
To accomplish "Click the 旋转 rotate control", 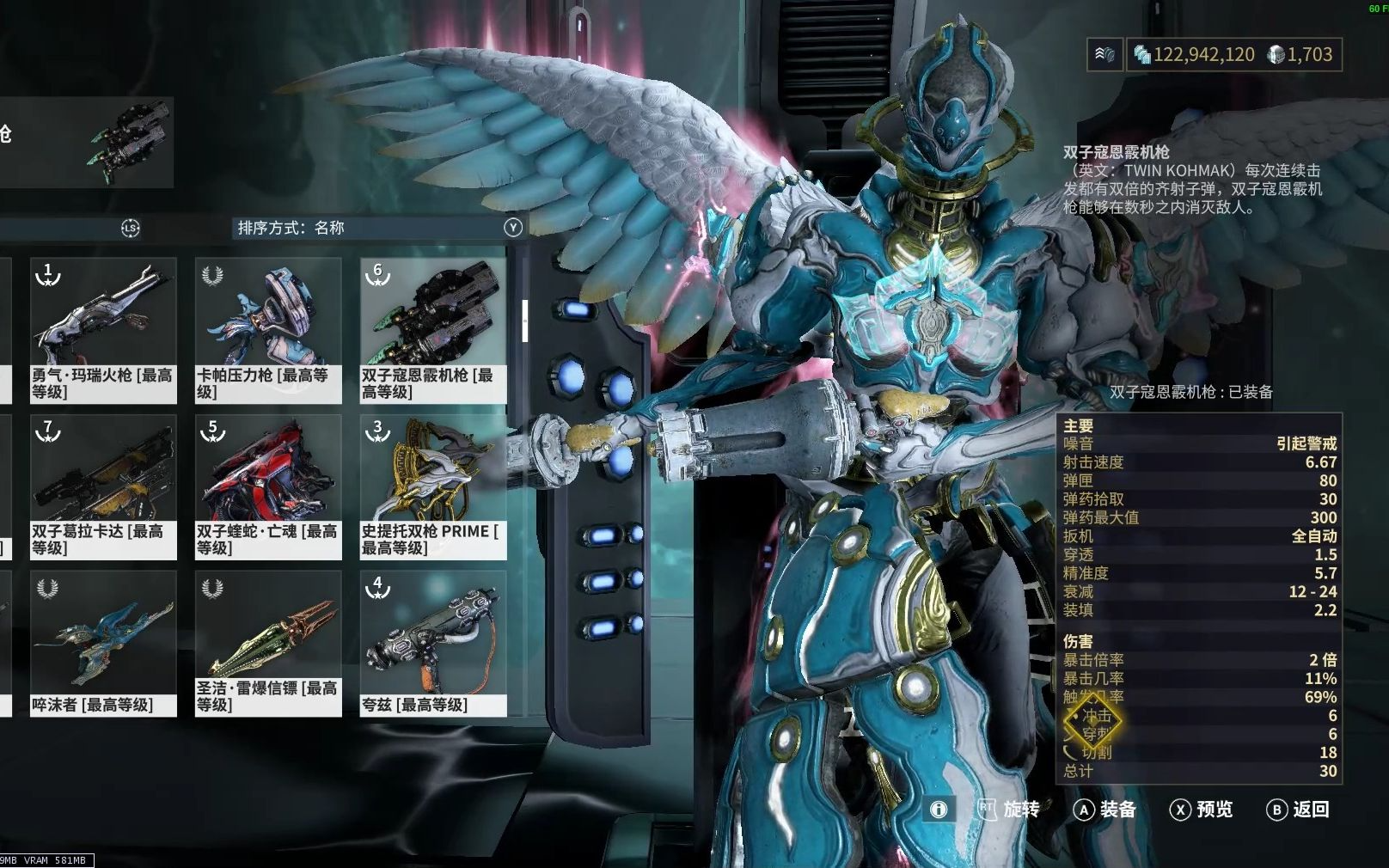I will (1009, 810).
